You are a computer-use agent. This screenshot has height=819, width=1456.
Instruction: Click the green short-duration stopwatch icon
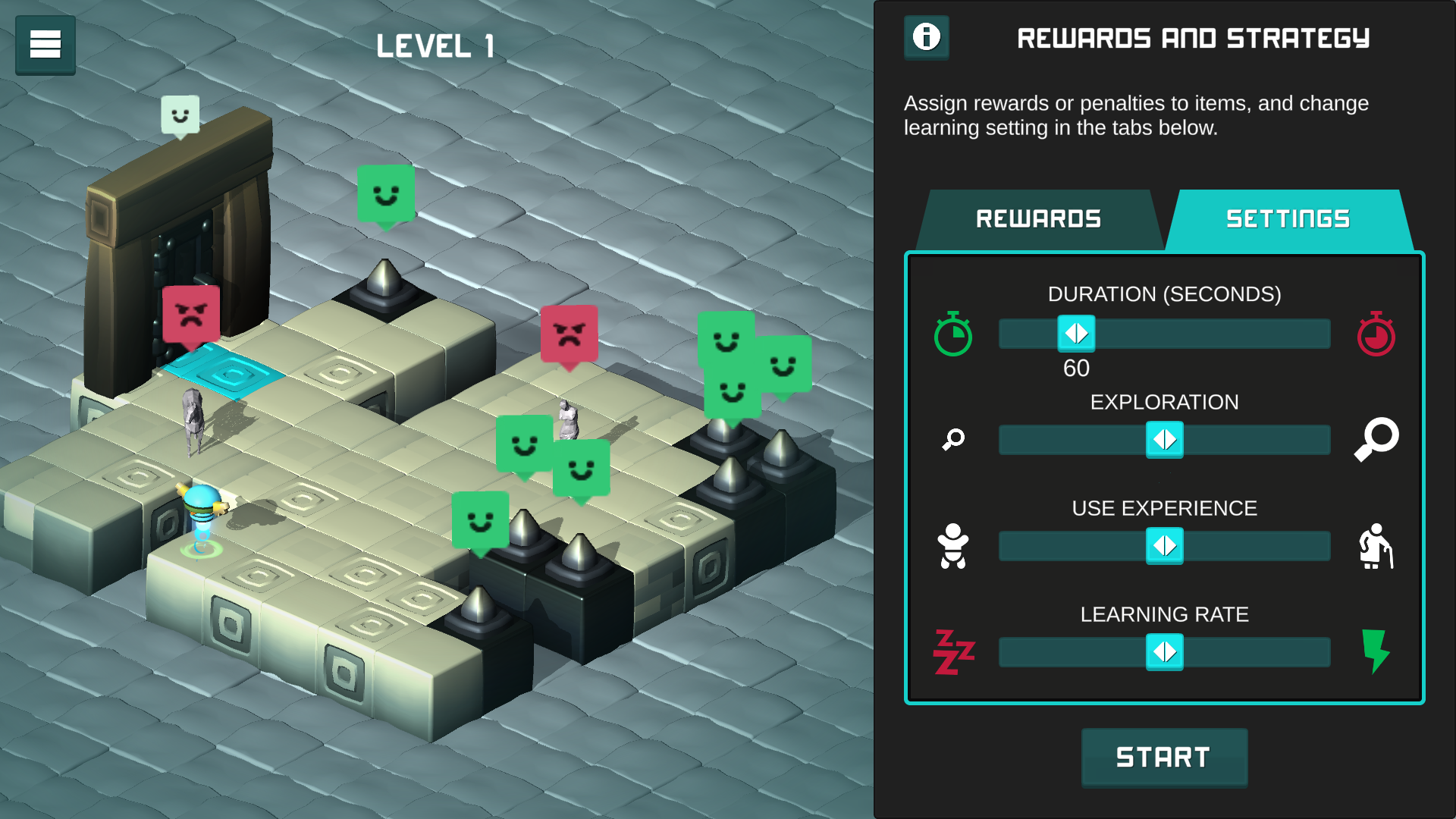[953, 334]
